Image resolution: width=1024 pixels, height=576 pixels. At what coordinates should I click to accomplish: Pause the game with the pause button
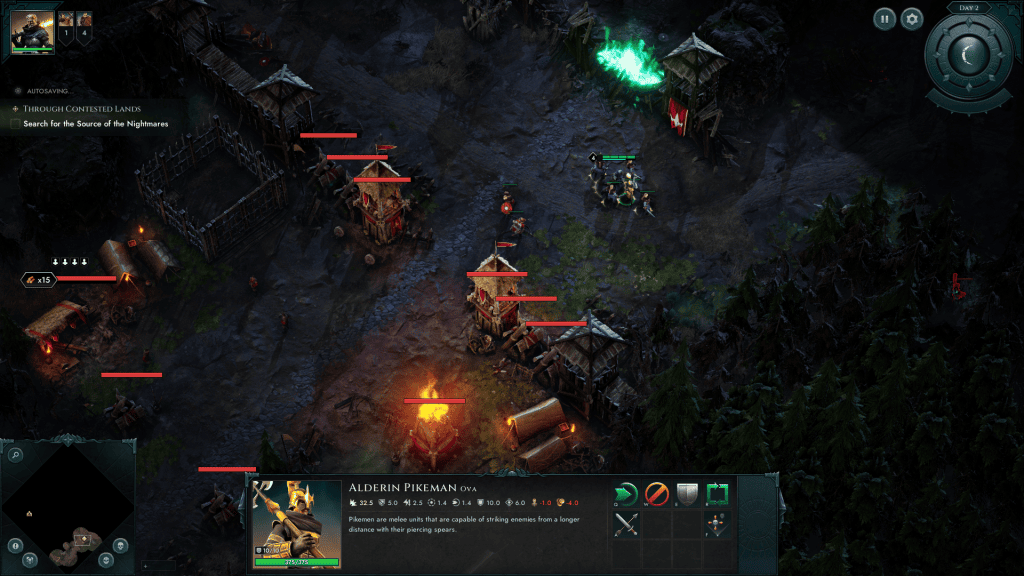click(x=885, y=18)
